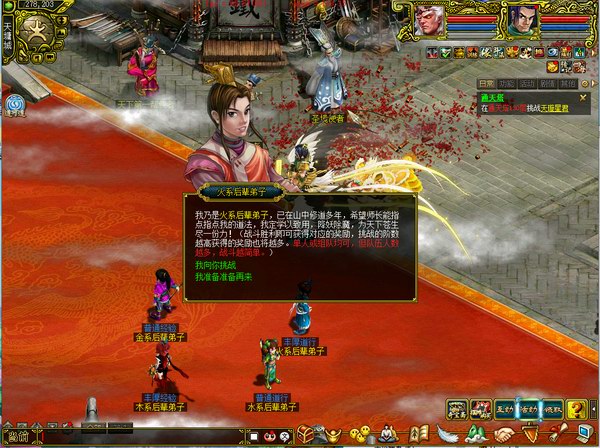Switch to the 剧情 tab
The width and height of the screenshot is (600, 448).
pos(546,84)
